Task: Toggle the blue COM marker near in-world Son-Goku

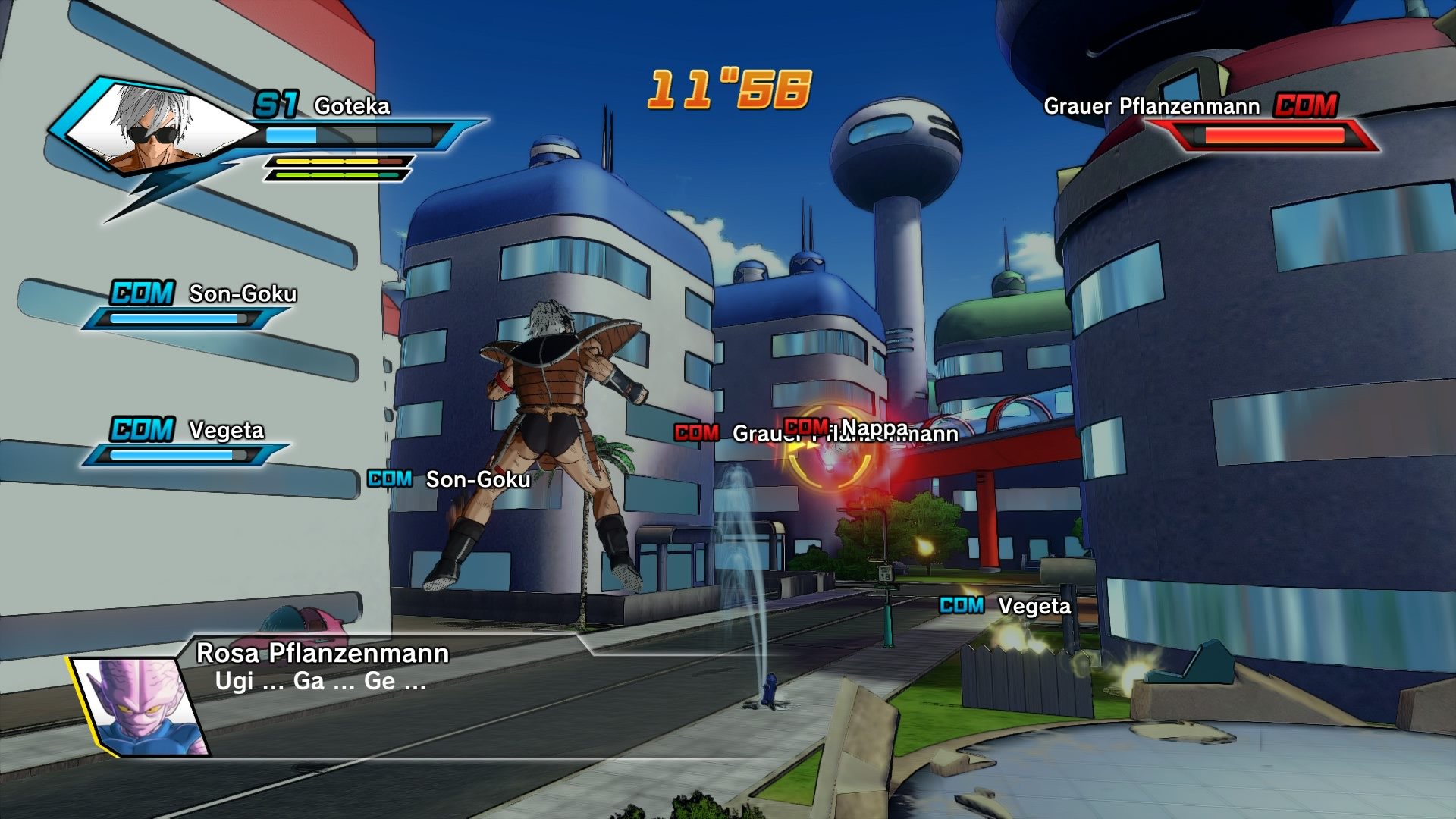Action: pos(389,479)
